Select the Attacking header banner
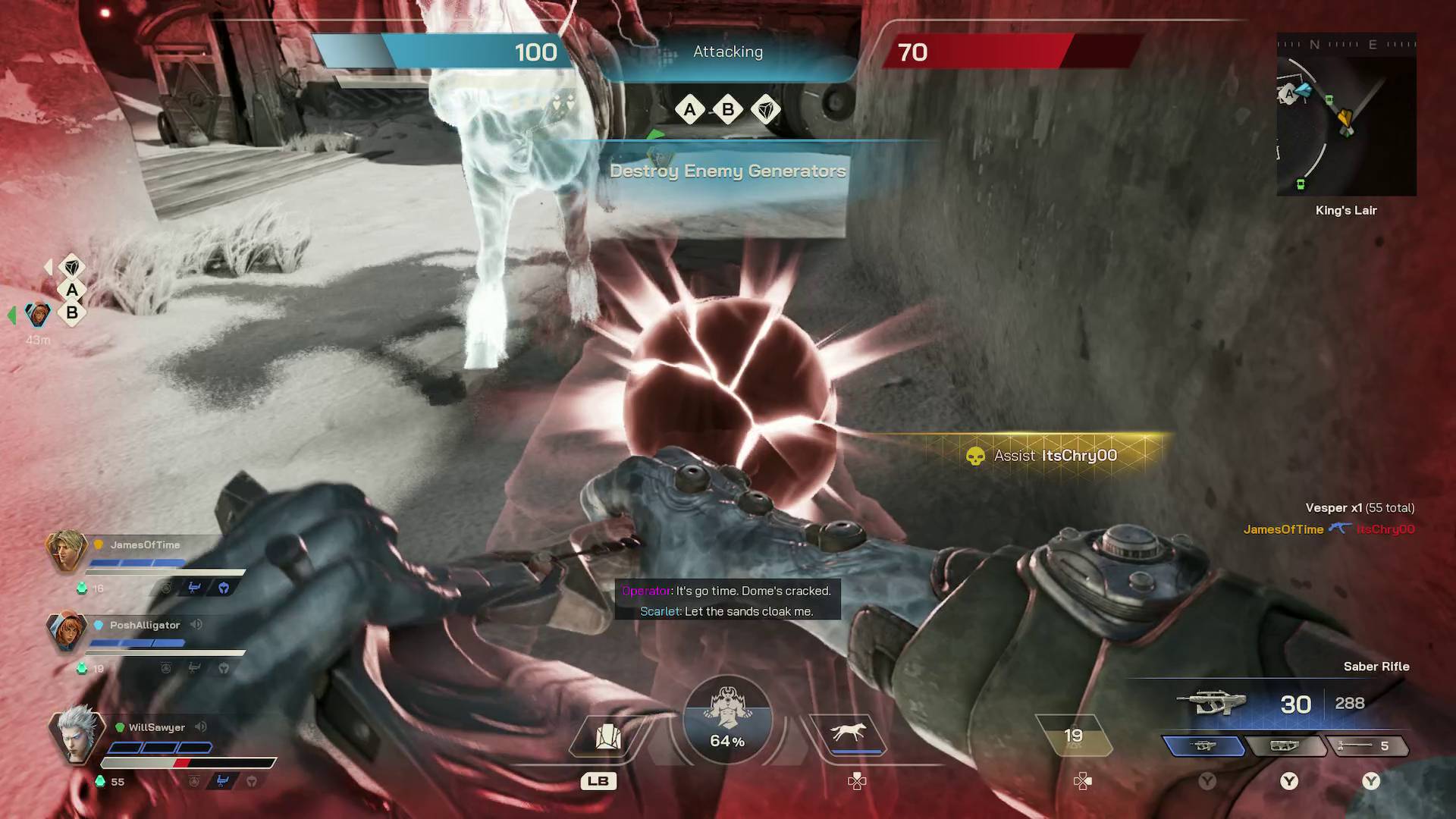 click(727, 52)
